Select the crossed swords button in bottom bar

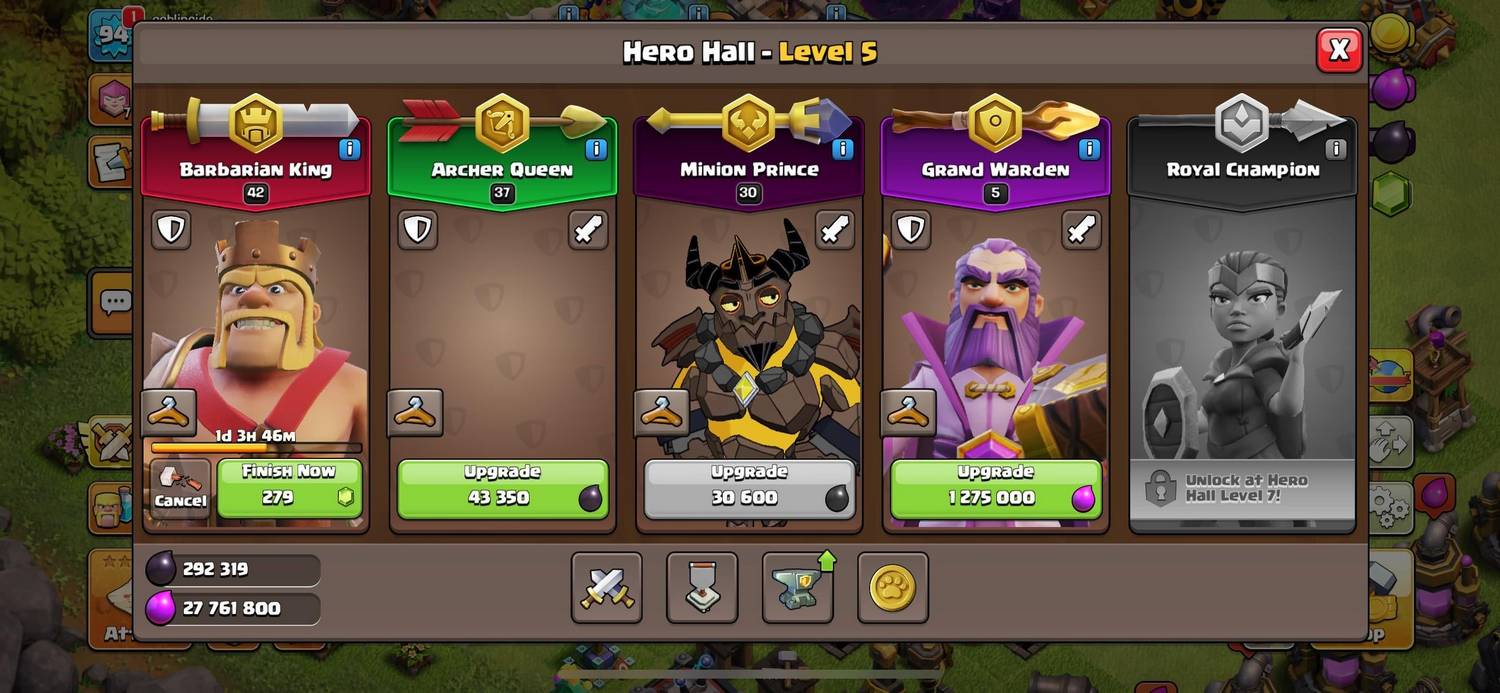607,588
